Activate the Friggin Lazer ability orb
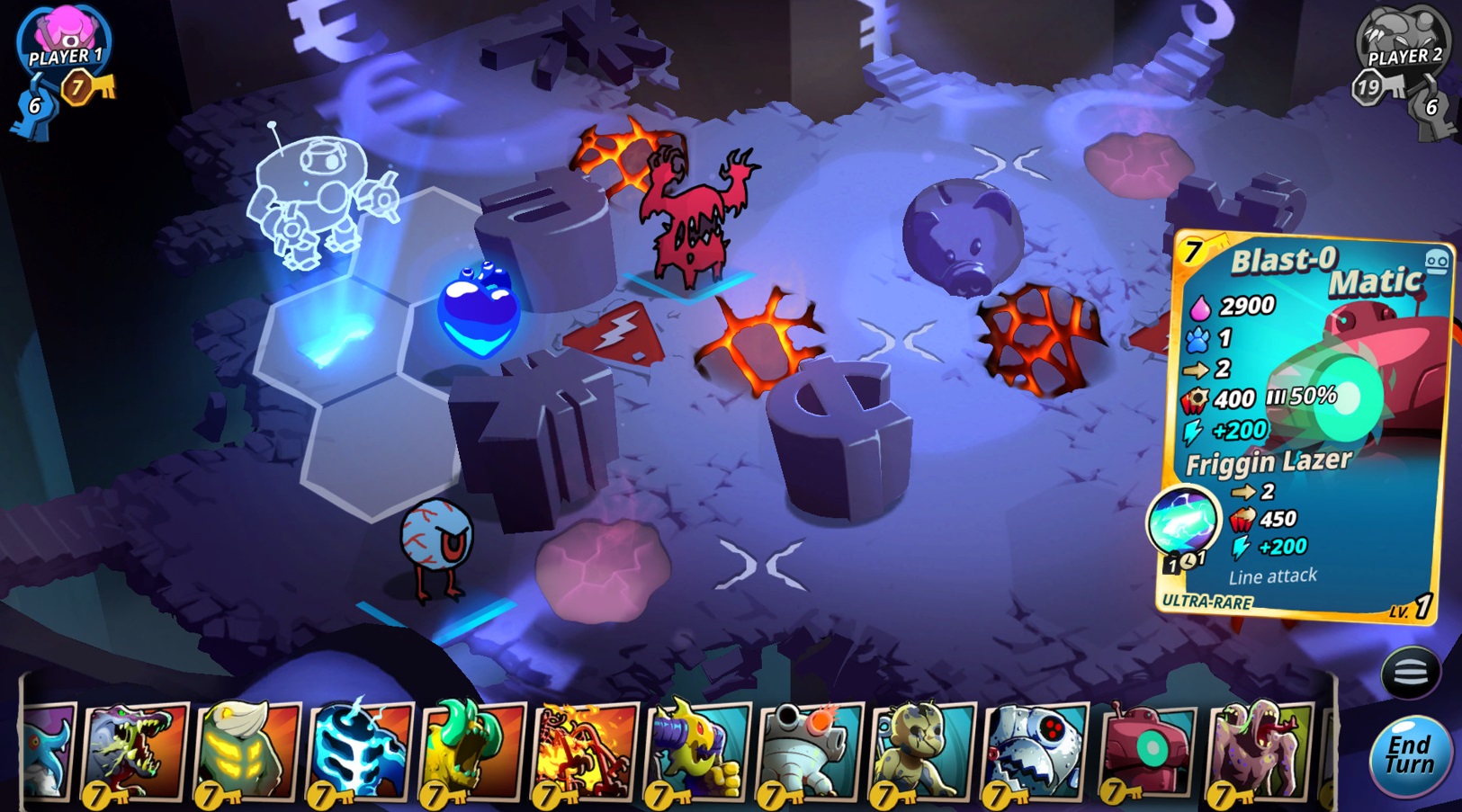Screen dimensions: 1462x812 (x=1183, y=521)
